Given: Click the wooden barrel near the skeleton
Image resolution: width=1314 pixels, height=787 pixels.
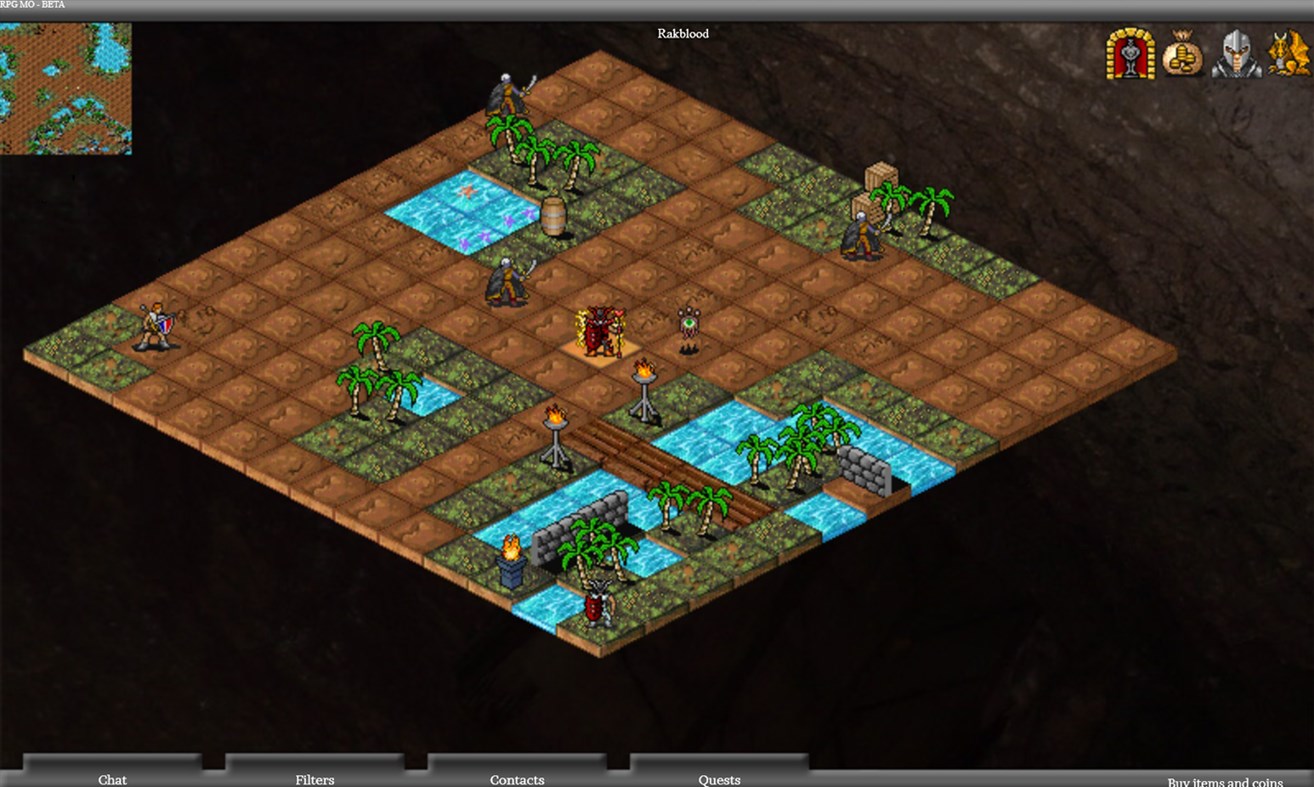Looking at the screenshot, I should pos(555,215).
